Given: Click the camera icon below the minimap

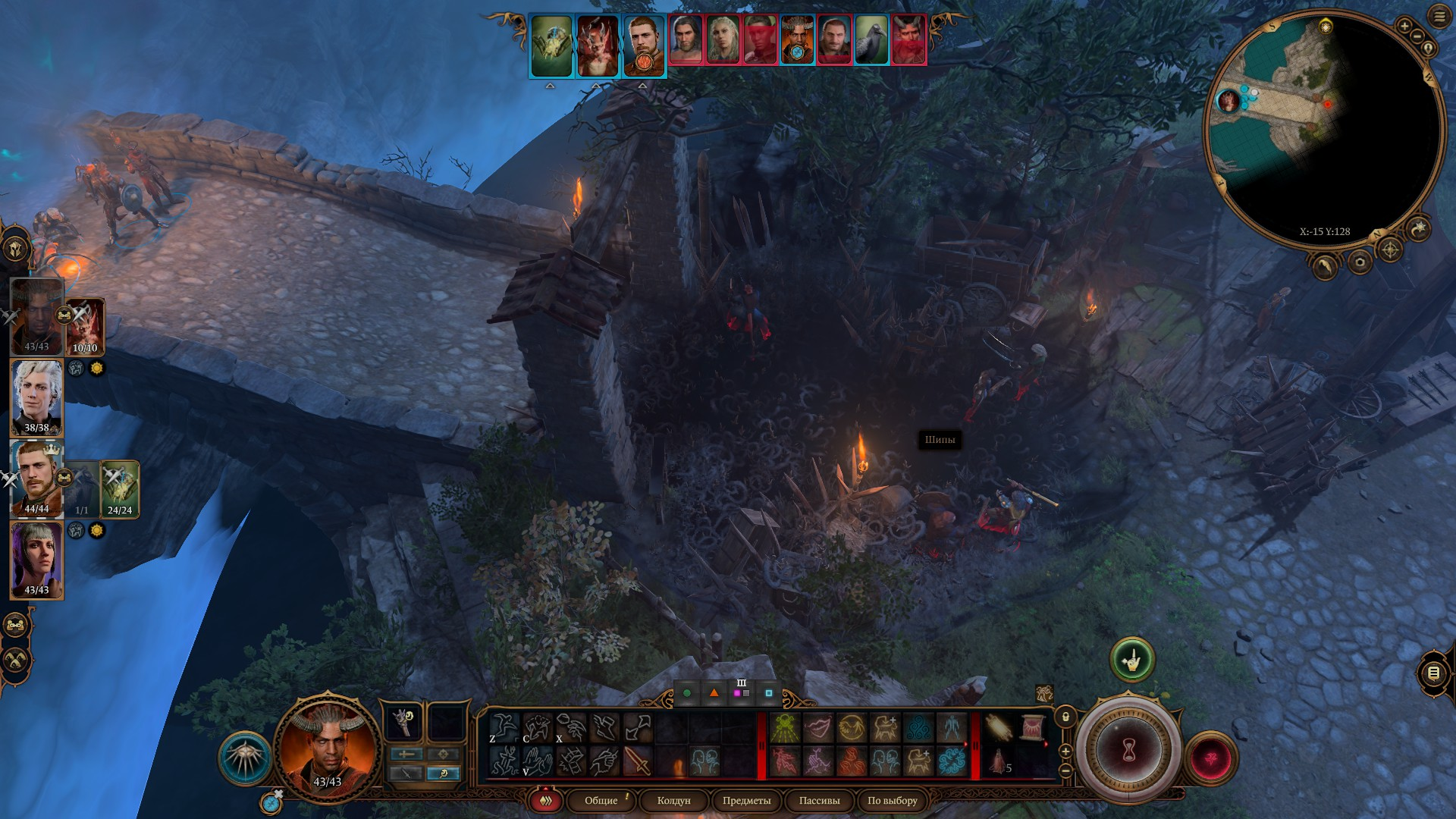Looking at the screenshot, I should (x=1360, y=262).
